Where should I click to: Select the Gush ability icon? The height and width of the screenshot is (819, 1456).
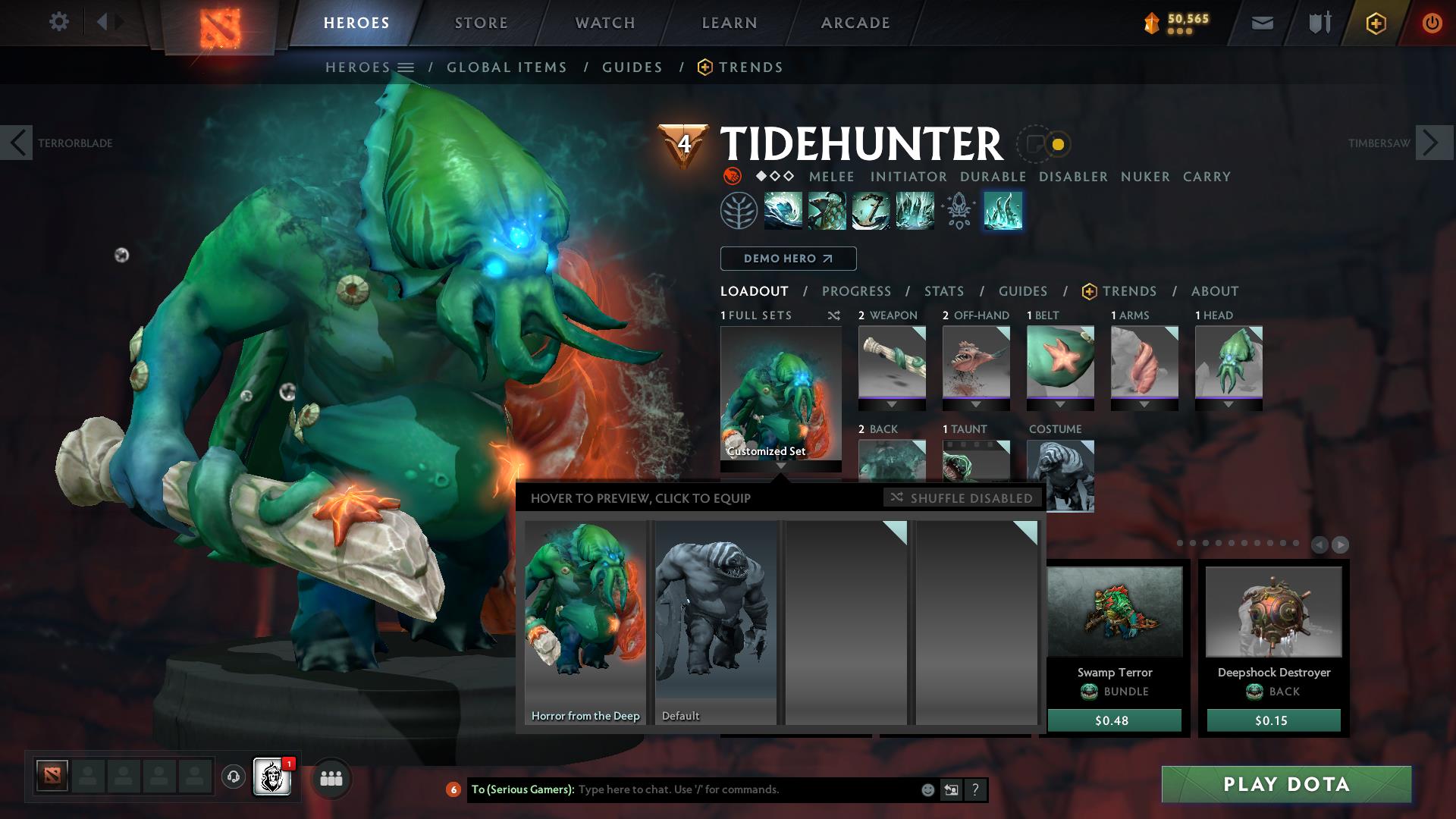(x=782, y=211)
